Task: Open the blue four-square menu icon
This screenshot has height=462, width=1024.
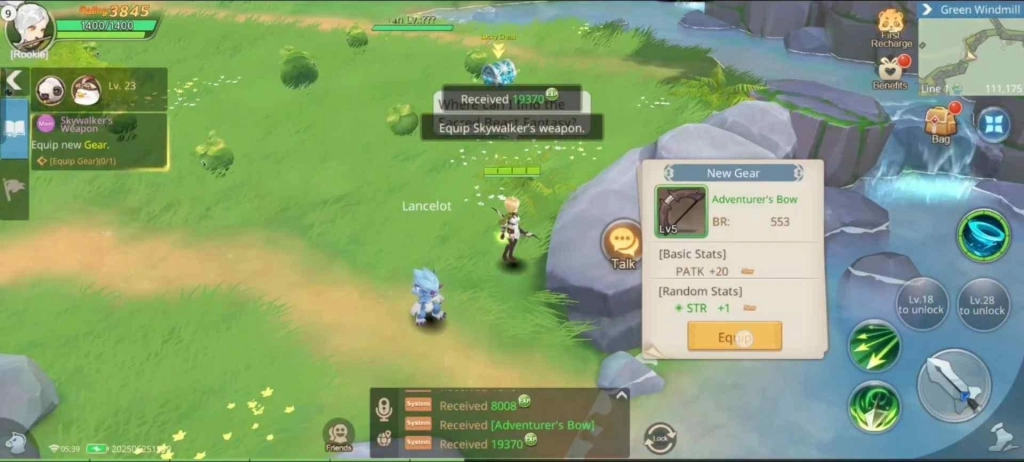Action: coord(993,125)
